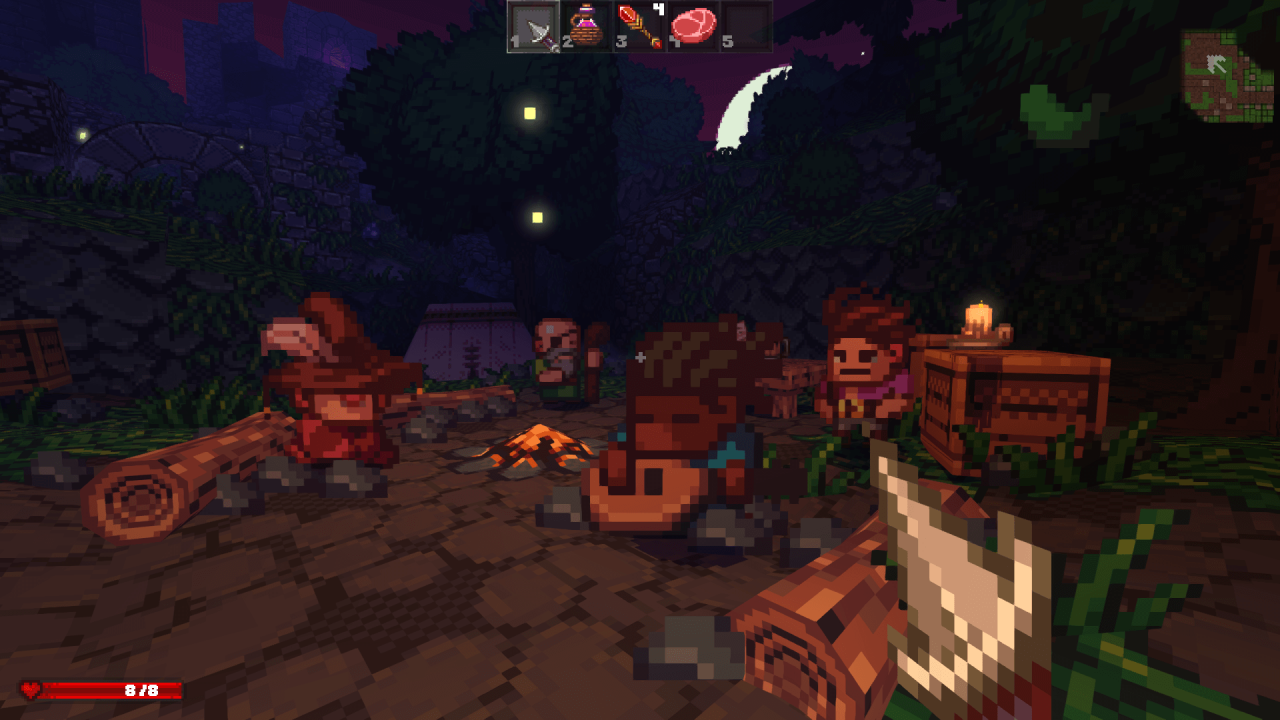Click the crosshair at screen center

(x=640, y=355)
